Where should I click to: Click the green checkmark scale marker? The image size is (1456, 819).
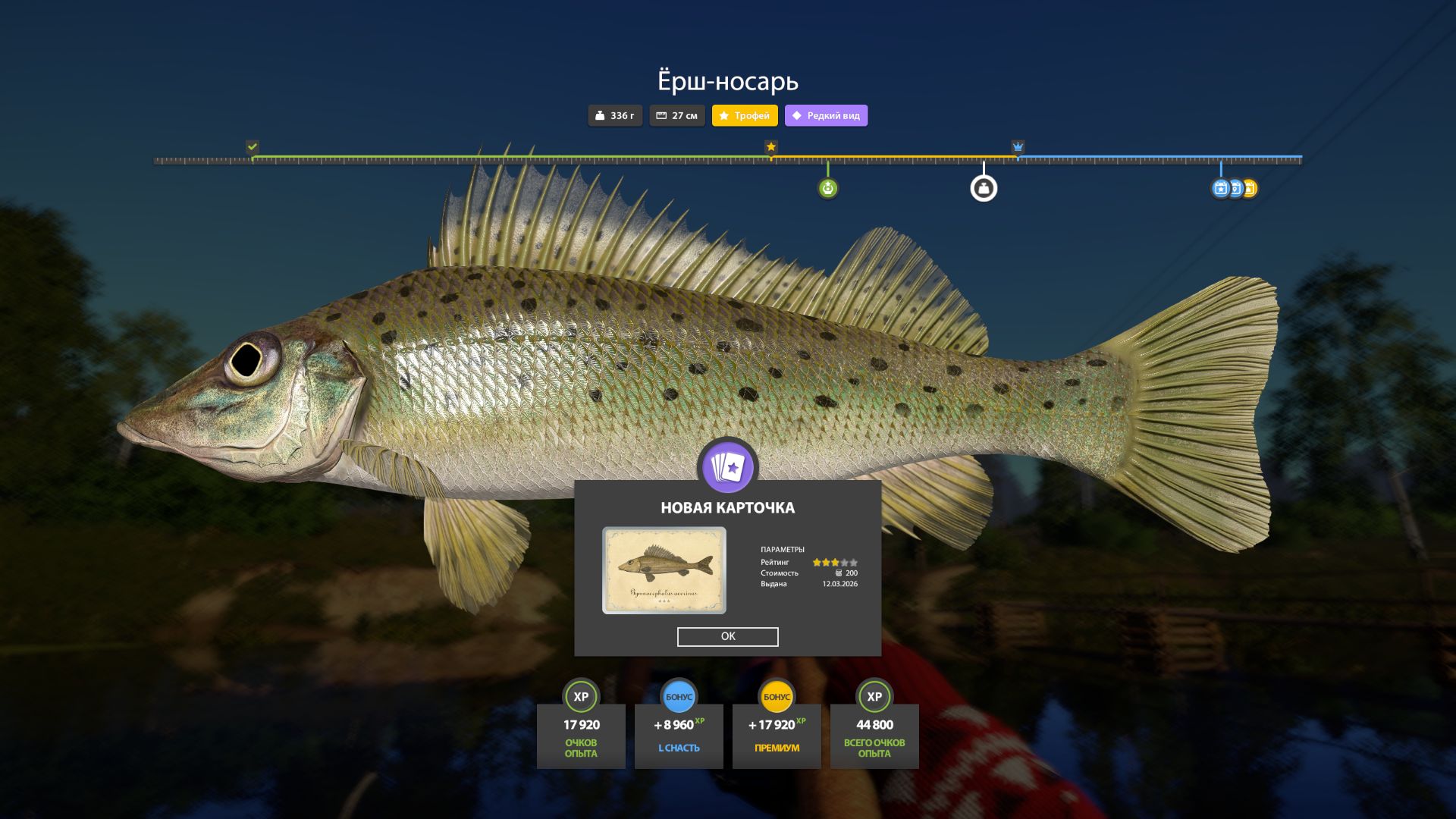pyautogui.click(x=253, y=147)
